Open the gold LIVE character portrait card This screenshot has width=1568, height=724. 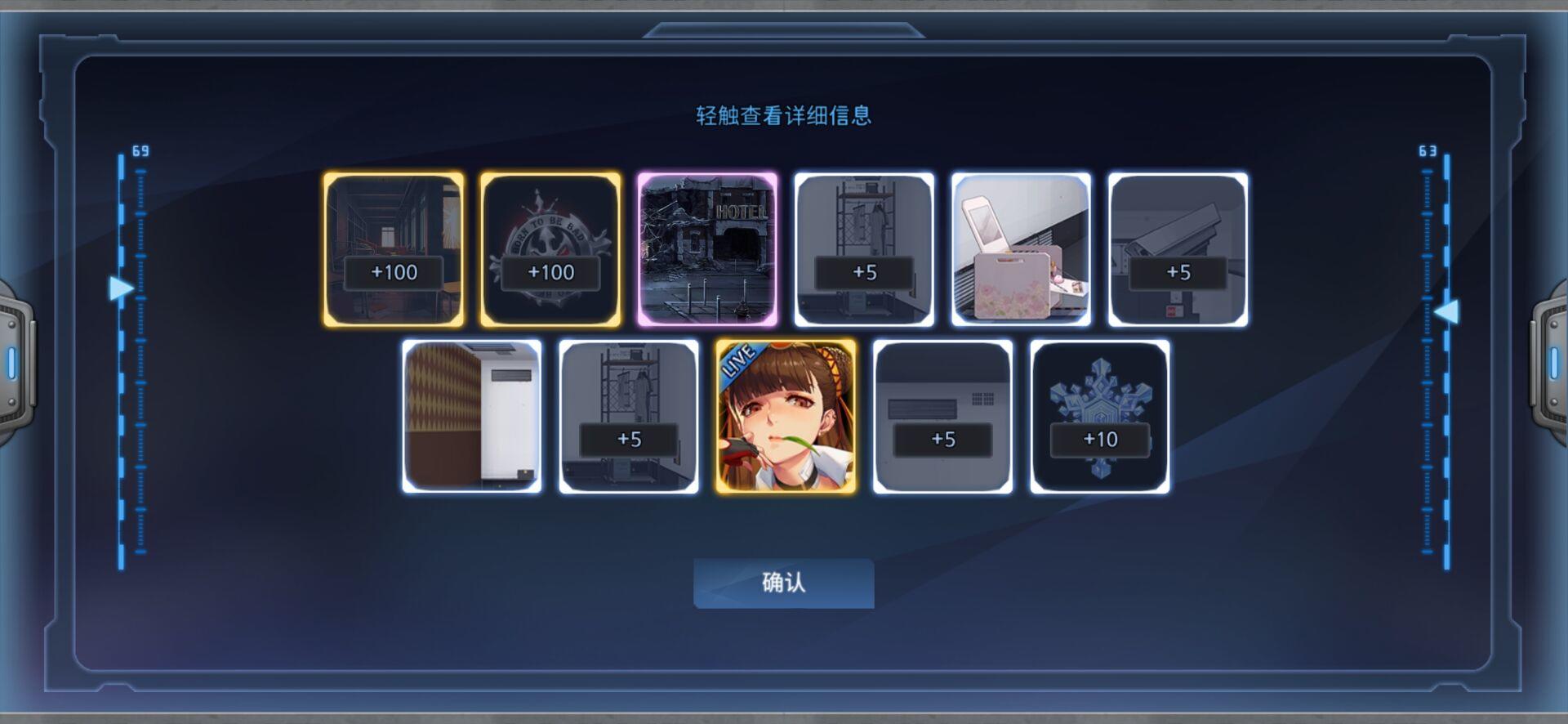click(x=785, y=417)
